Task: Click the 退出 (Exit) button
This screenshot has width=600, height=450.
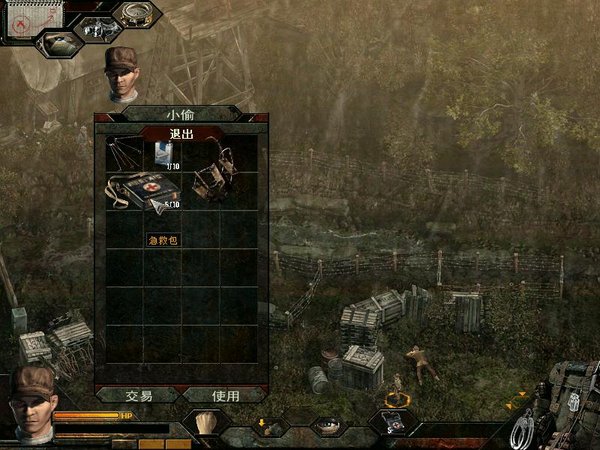Action: click(x=180, y=133)
